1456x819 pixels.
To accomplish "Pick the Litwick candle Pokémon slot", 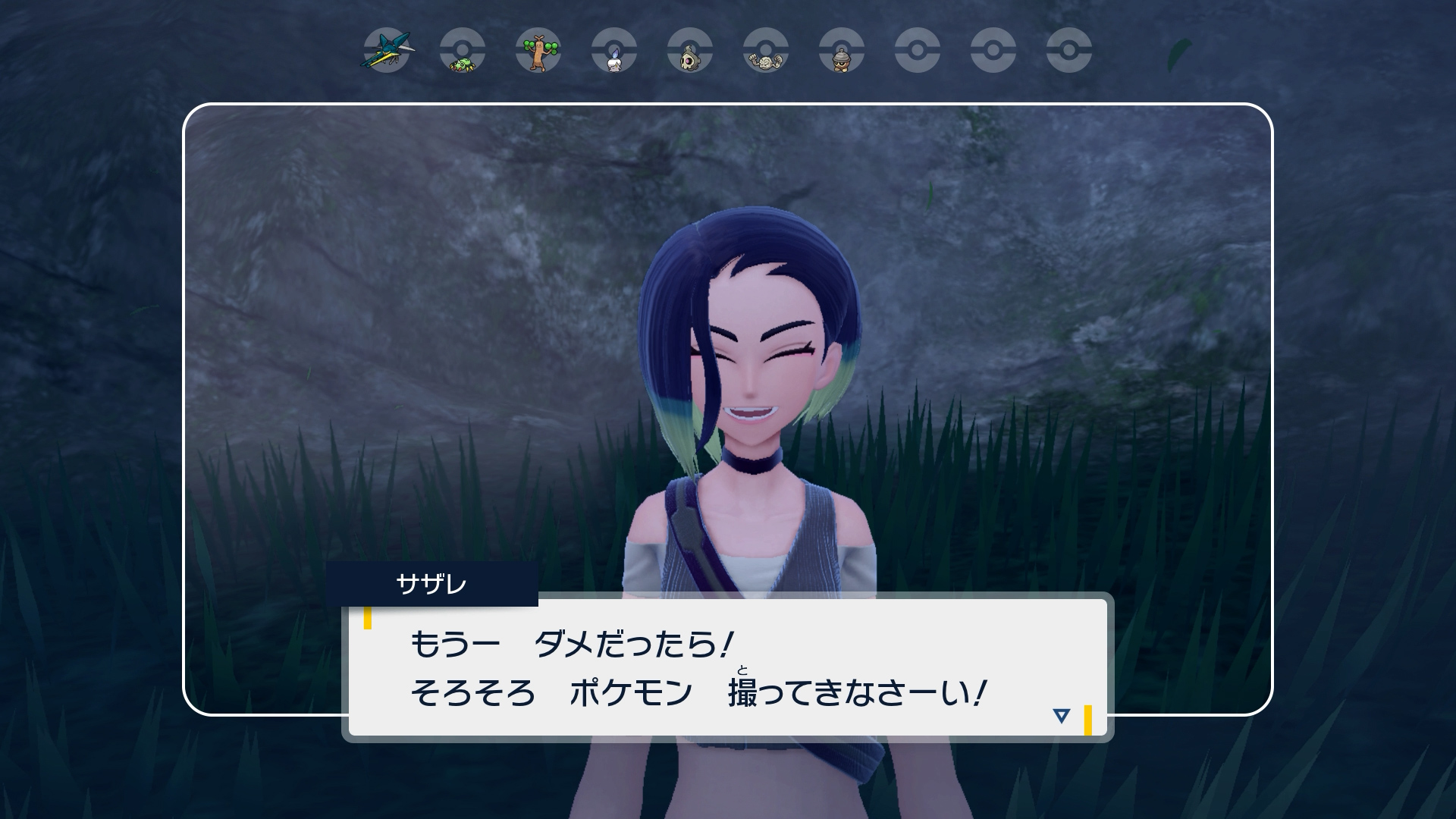I will (x=614, y=52).
